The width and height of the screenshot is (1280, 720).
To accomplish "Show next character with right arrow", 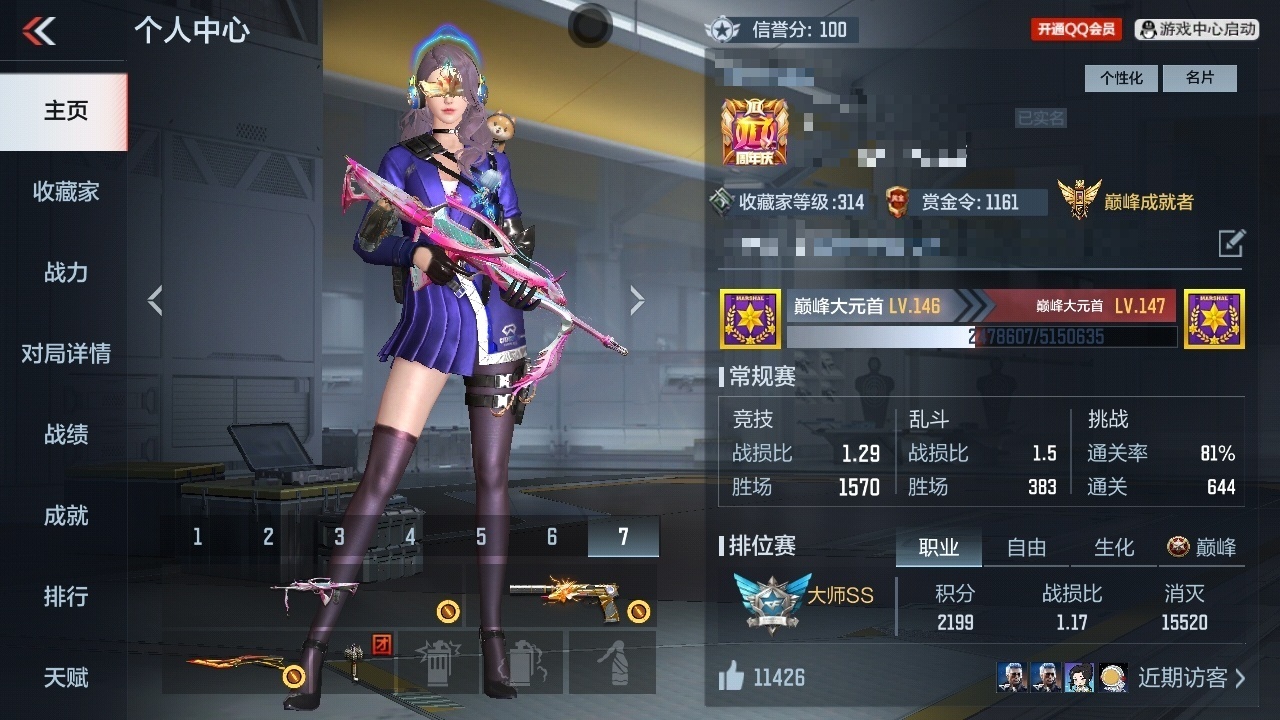I will point(637,300).
